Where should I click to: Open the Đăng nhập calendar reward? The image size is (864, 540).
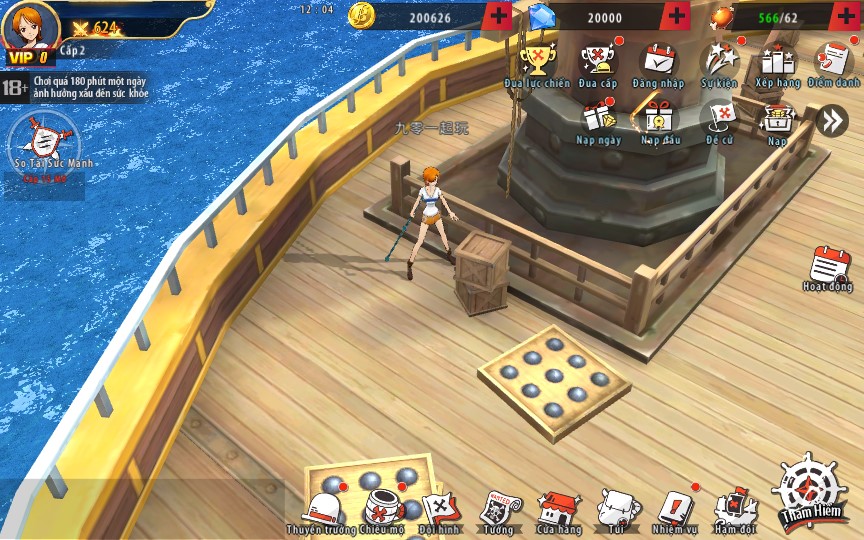[x=658, y=62]
